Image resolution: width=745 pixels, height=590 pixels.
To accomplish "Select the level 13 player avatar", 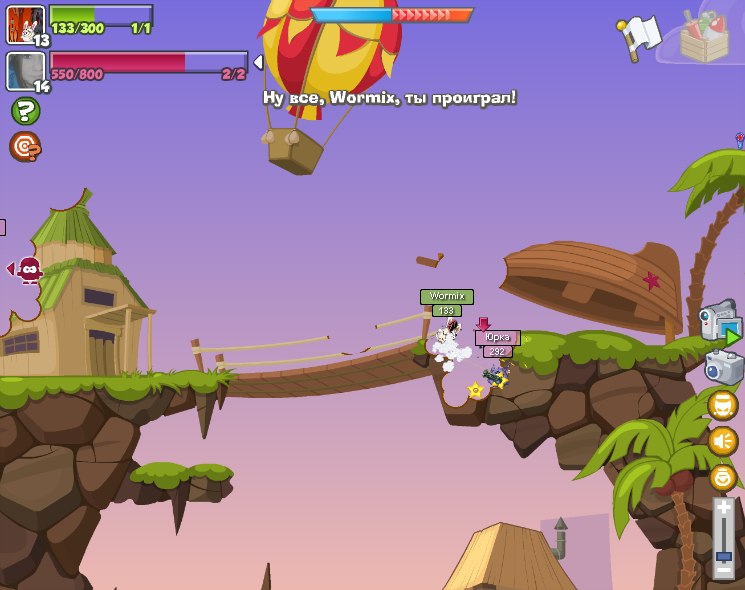I will [x=25, y=24].
